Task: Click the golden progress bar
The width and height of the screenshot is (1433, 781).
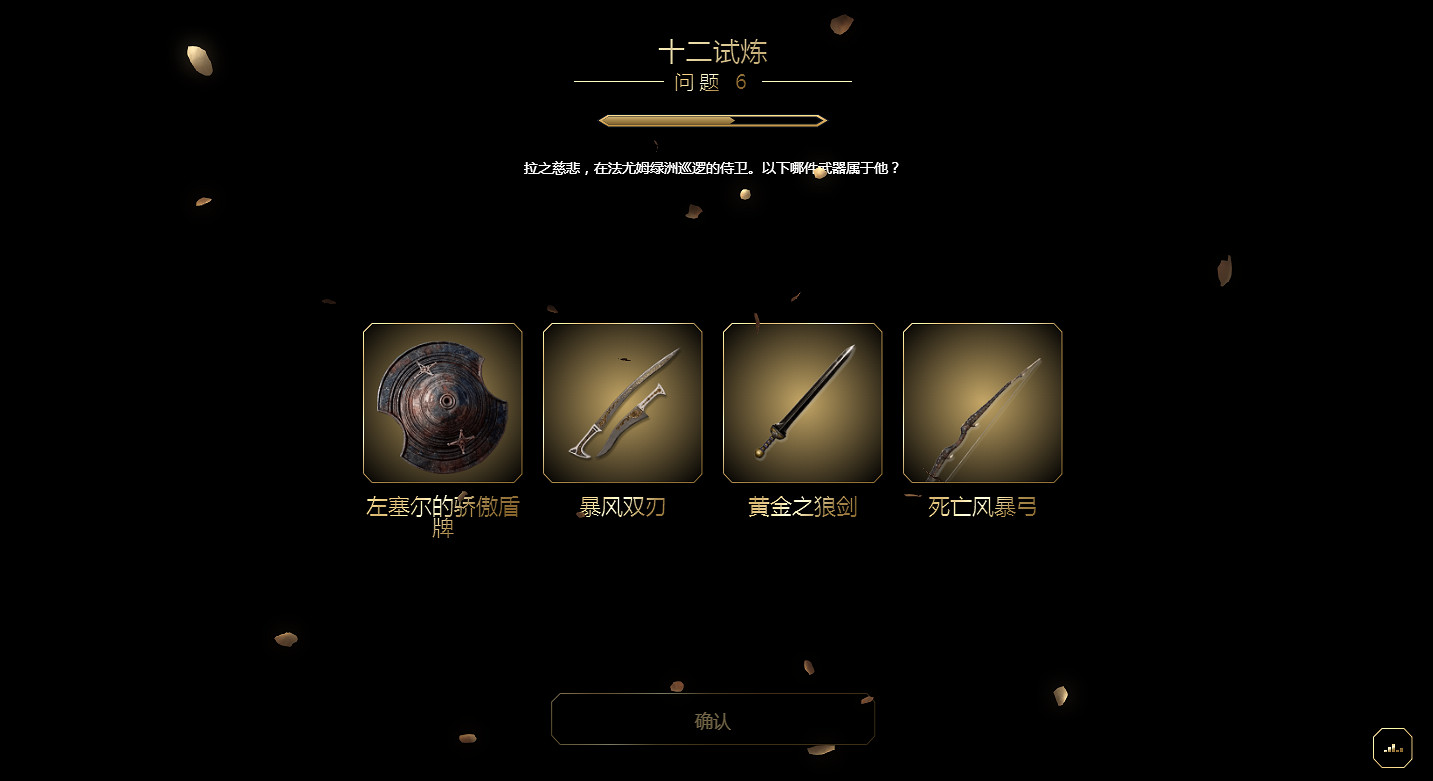Action: (x=711, y=120)
